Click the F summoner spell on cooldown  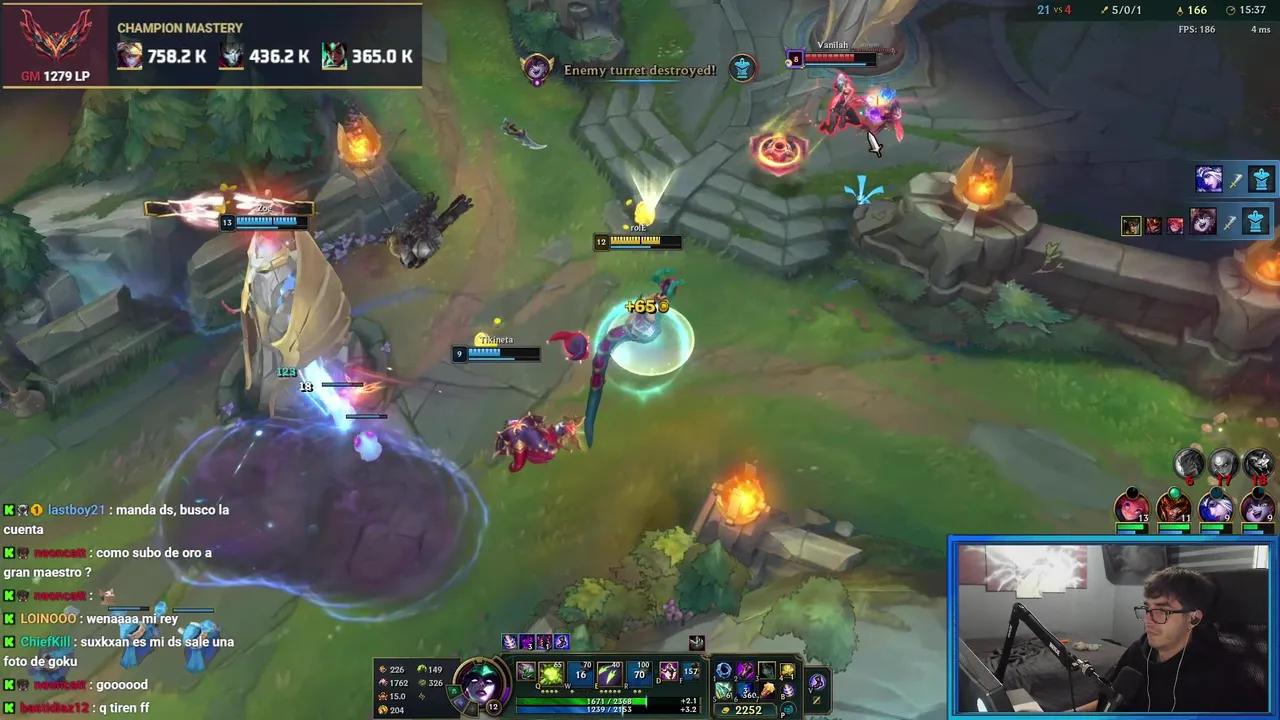(x=693, y=672)
